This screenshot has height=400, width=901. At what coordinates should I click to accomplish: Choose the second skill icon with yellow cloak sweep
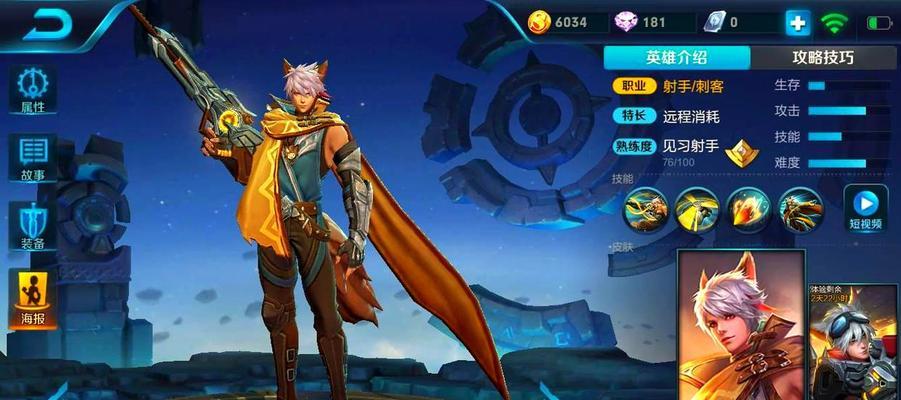697,209
